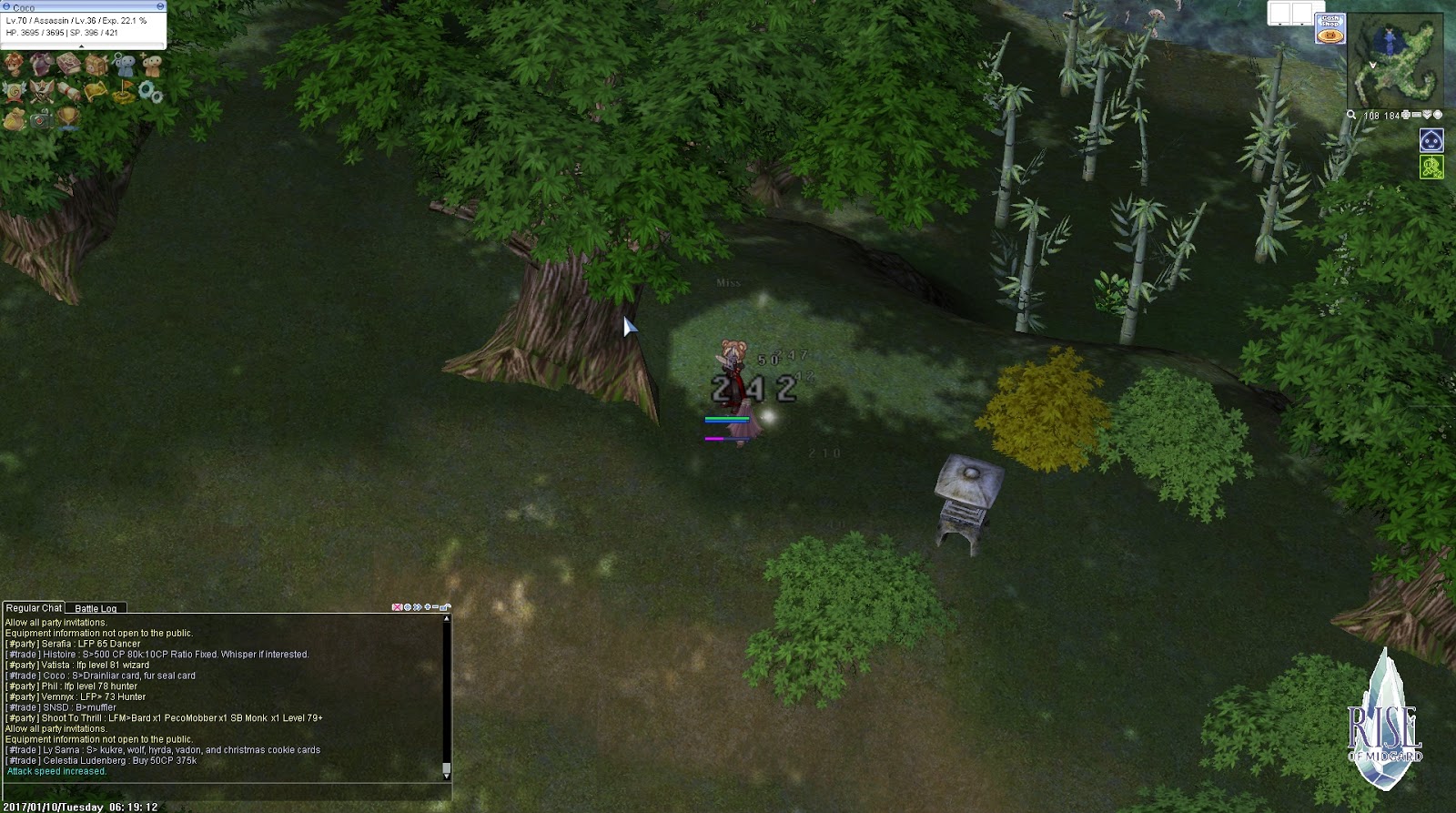The image size is (1456, 813).
Task: Toggle chat off with the pink X icon
Action: pyautogui.click(x=397, y=606)
